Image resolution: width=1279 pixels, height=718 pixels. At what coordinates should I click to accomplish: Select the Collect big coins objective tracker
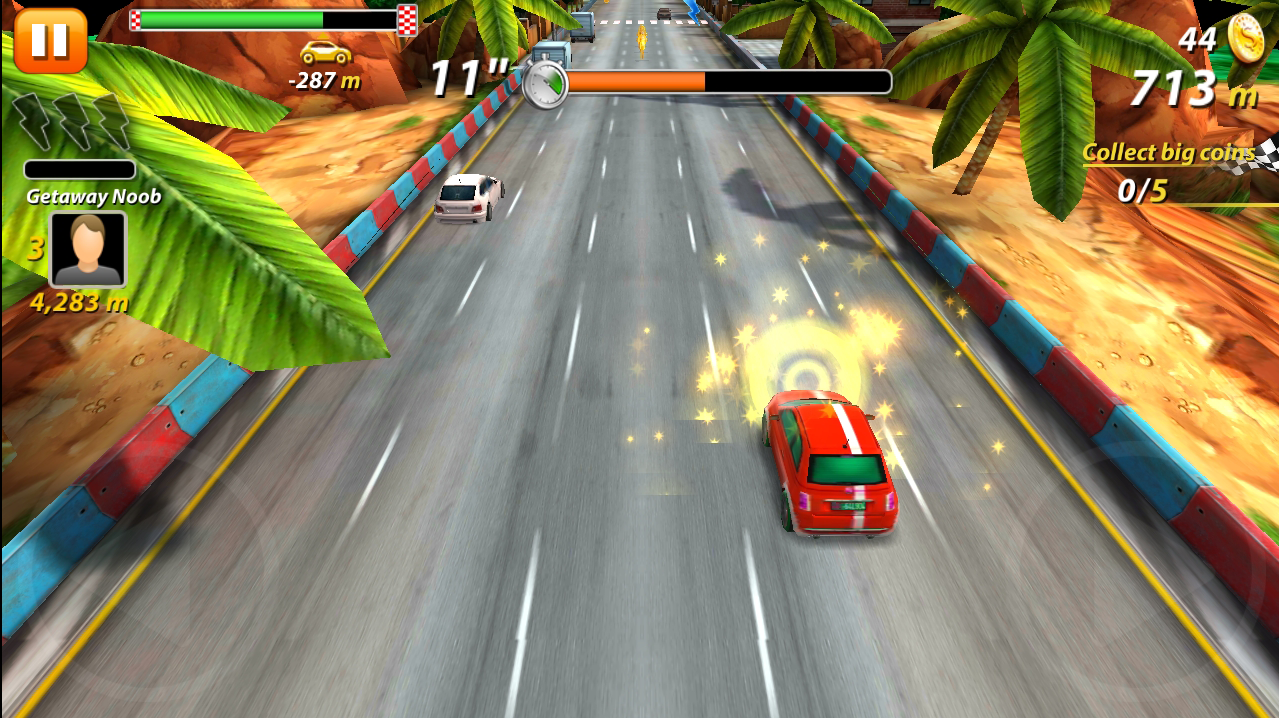(x=1168, y=170)
